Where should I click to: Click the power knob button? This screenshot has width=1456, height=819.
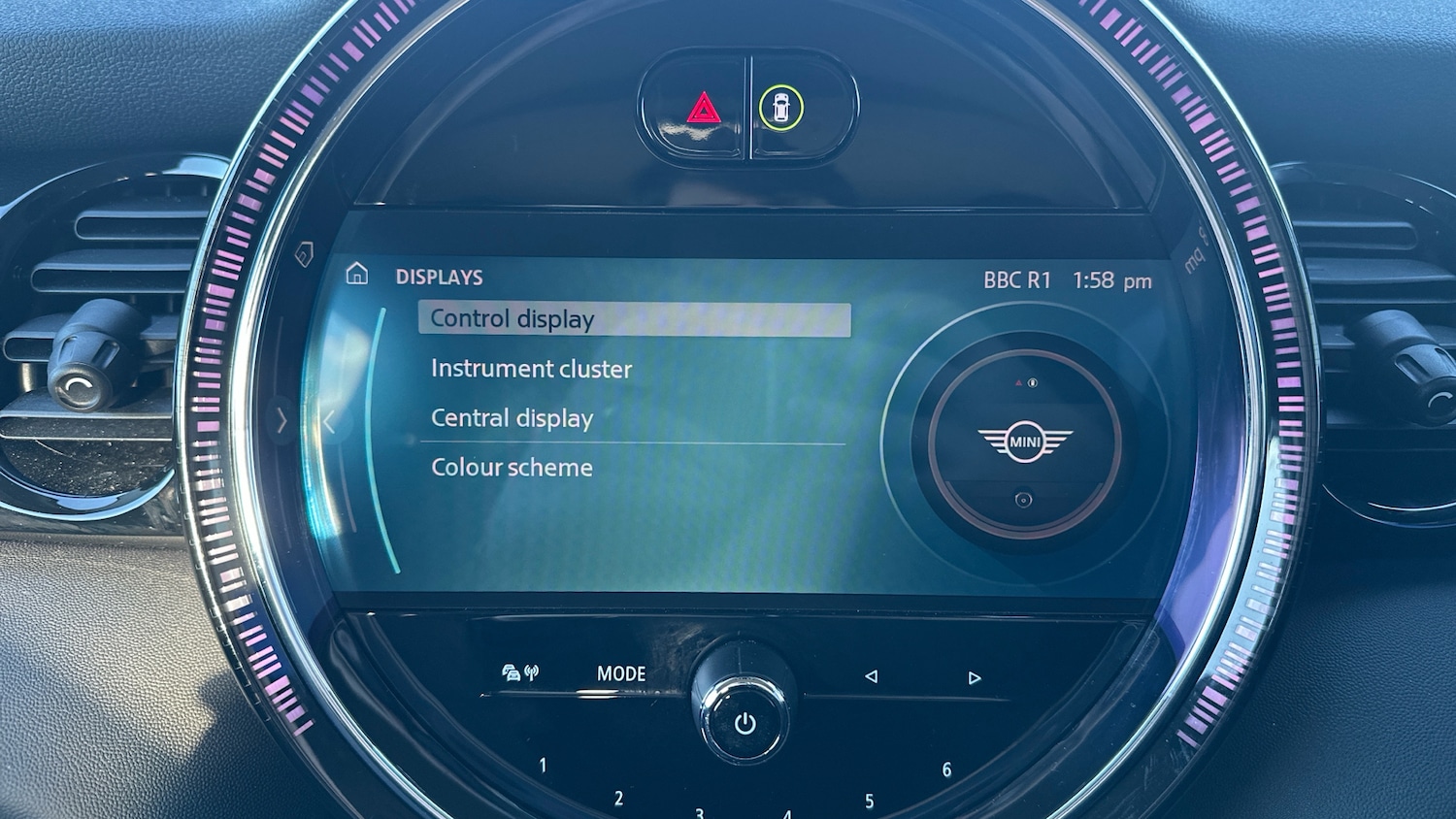[745, 723]
